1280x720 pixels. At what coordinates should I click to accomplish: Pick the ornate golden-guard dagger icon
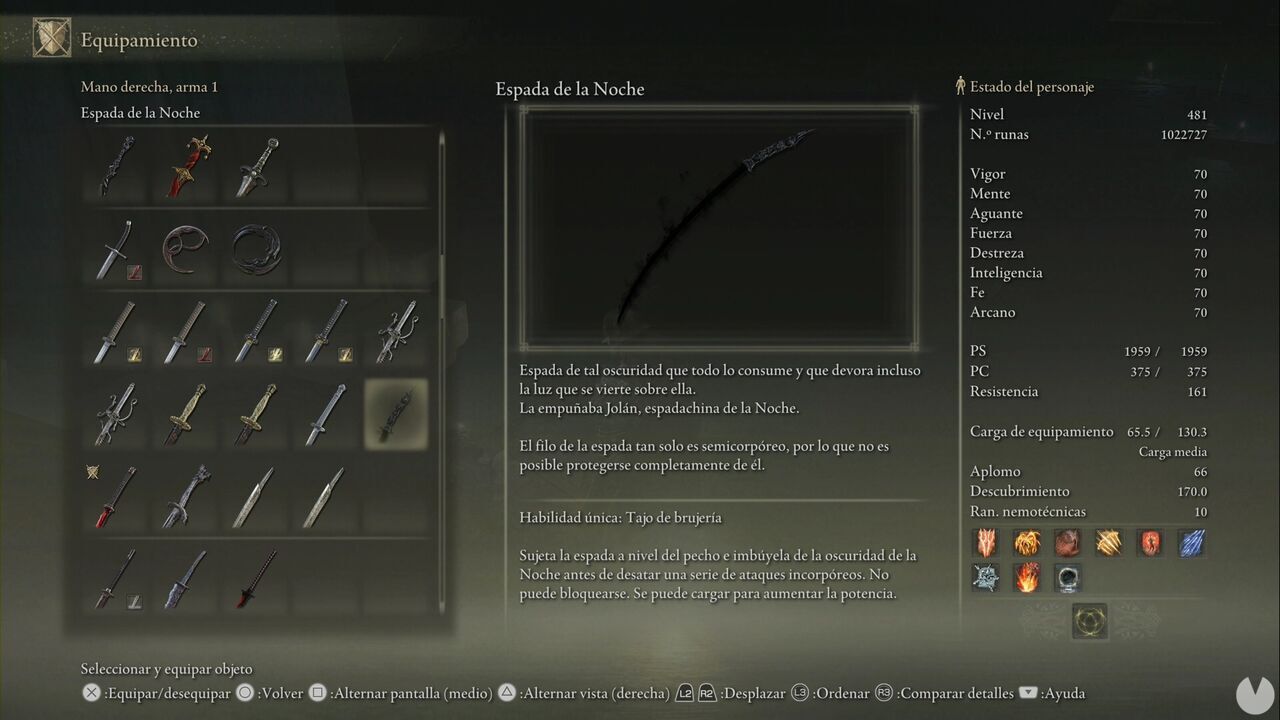[x=185, y=165]
